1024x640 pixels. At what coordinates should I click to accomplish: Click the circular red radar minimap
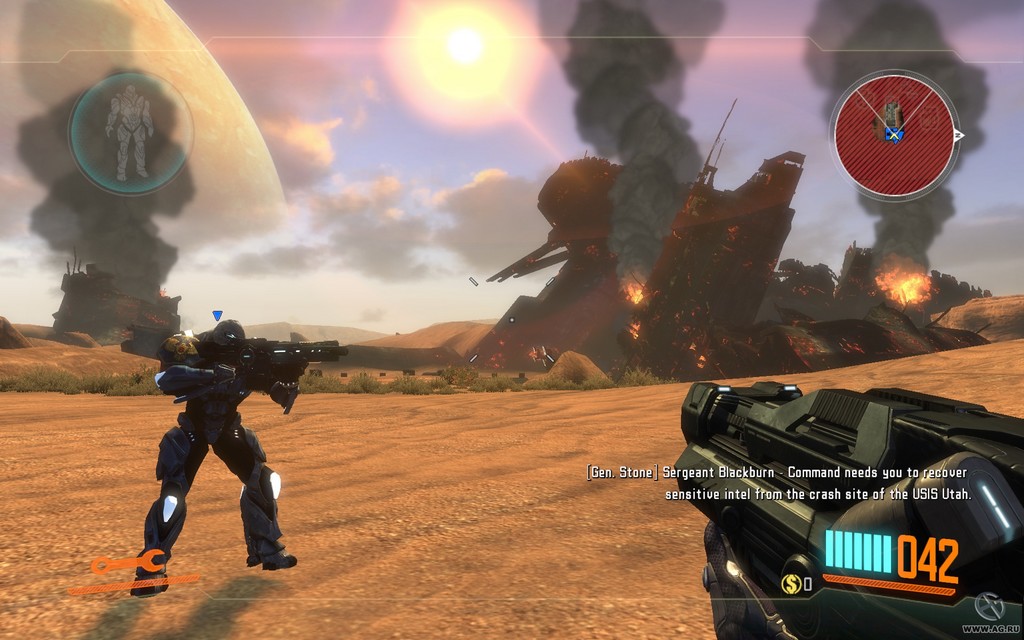[x=891, y=133]
